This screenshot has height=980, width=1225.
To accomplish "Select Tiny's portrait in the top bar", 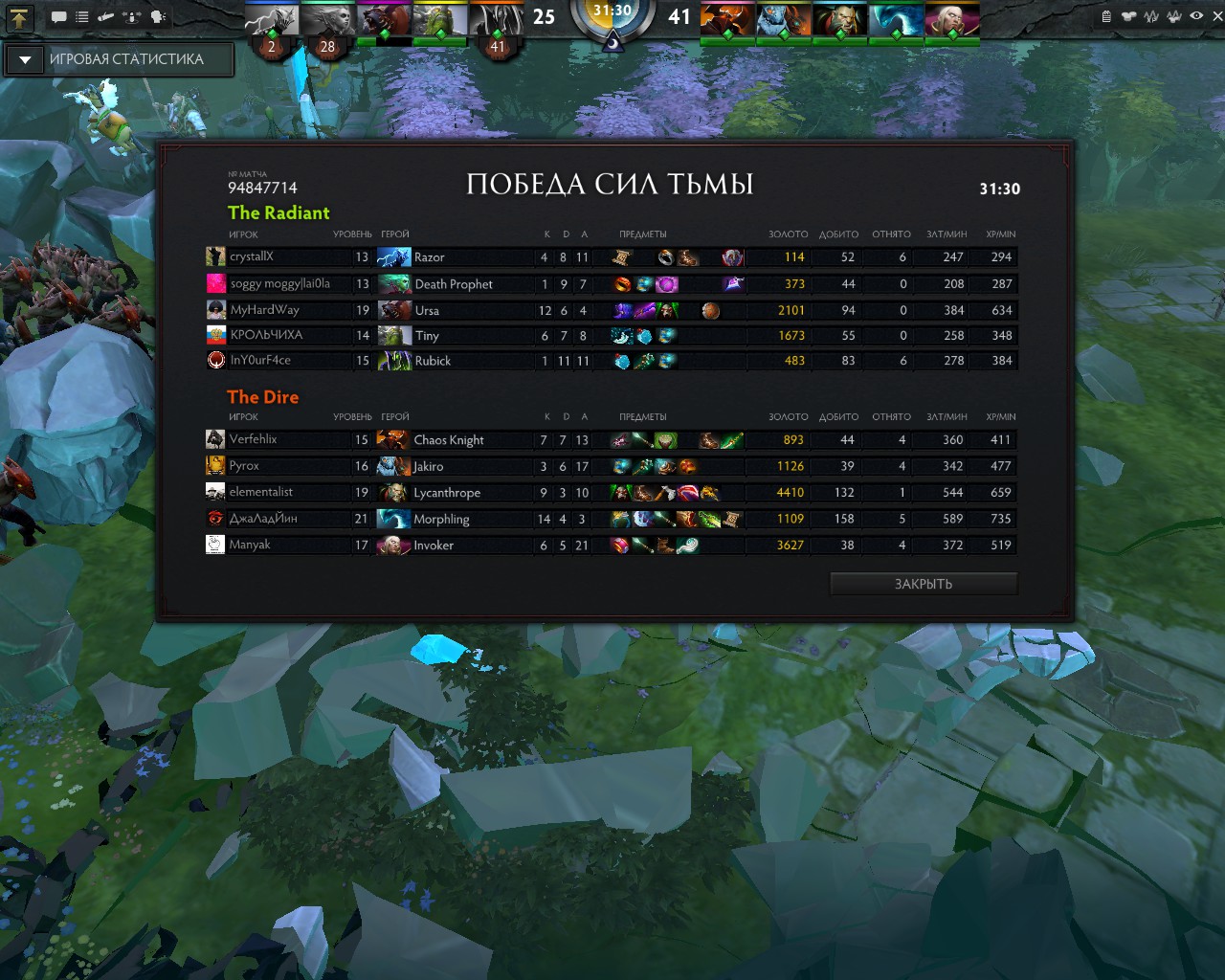I will pos(440,18).
